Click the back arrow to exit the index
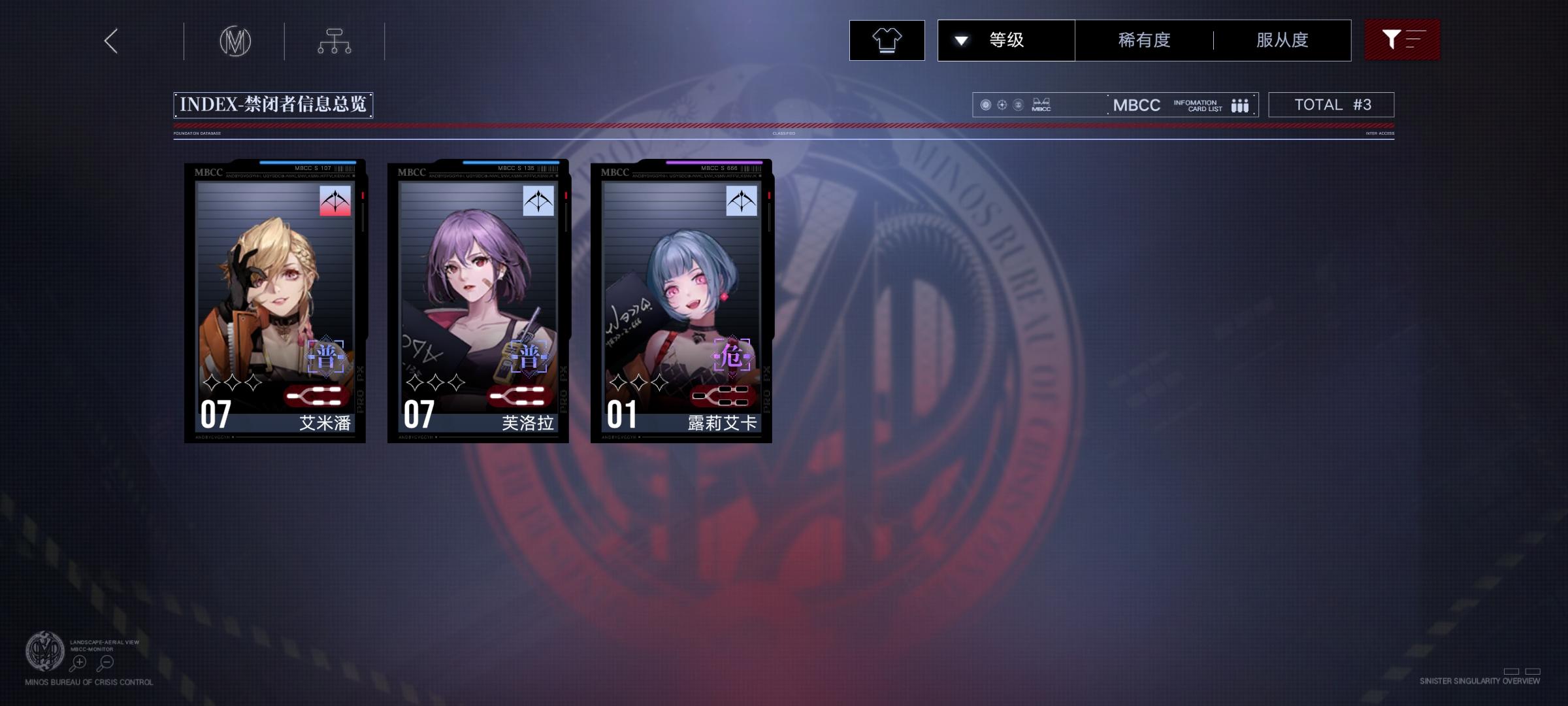Viewport: 1568px width, 706px height. click(x=110, y=41)
